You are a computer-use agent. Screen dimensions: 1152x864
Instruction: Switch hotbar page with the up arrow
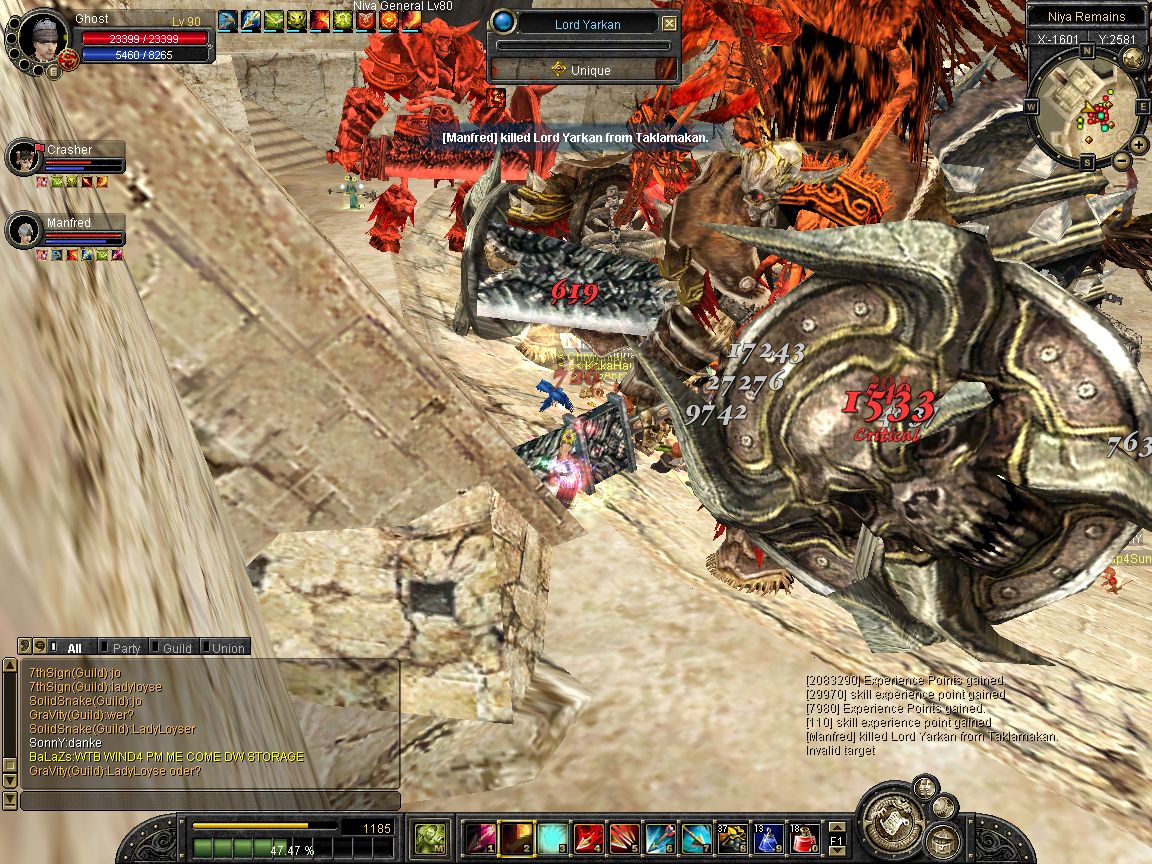point(836,828)
